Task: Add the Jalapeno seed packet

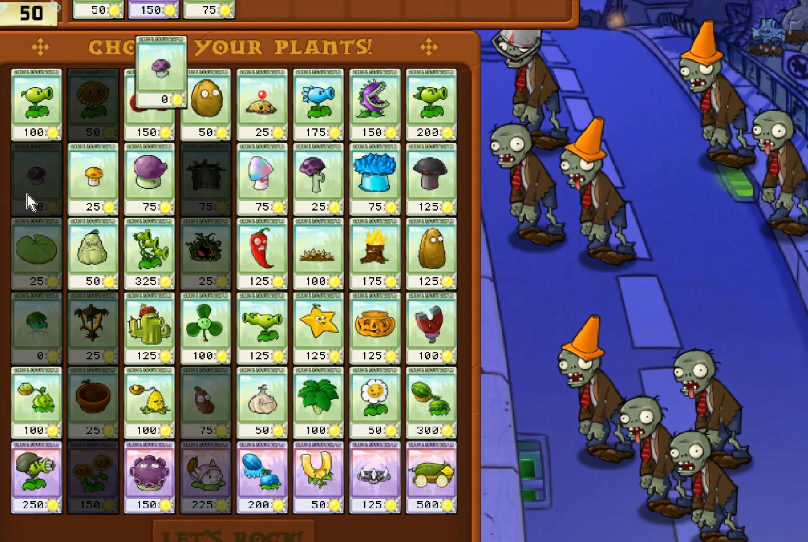Action: tap(263, 252)
